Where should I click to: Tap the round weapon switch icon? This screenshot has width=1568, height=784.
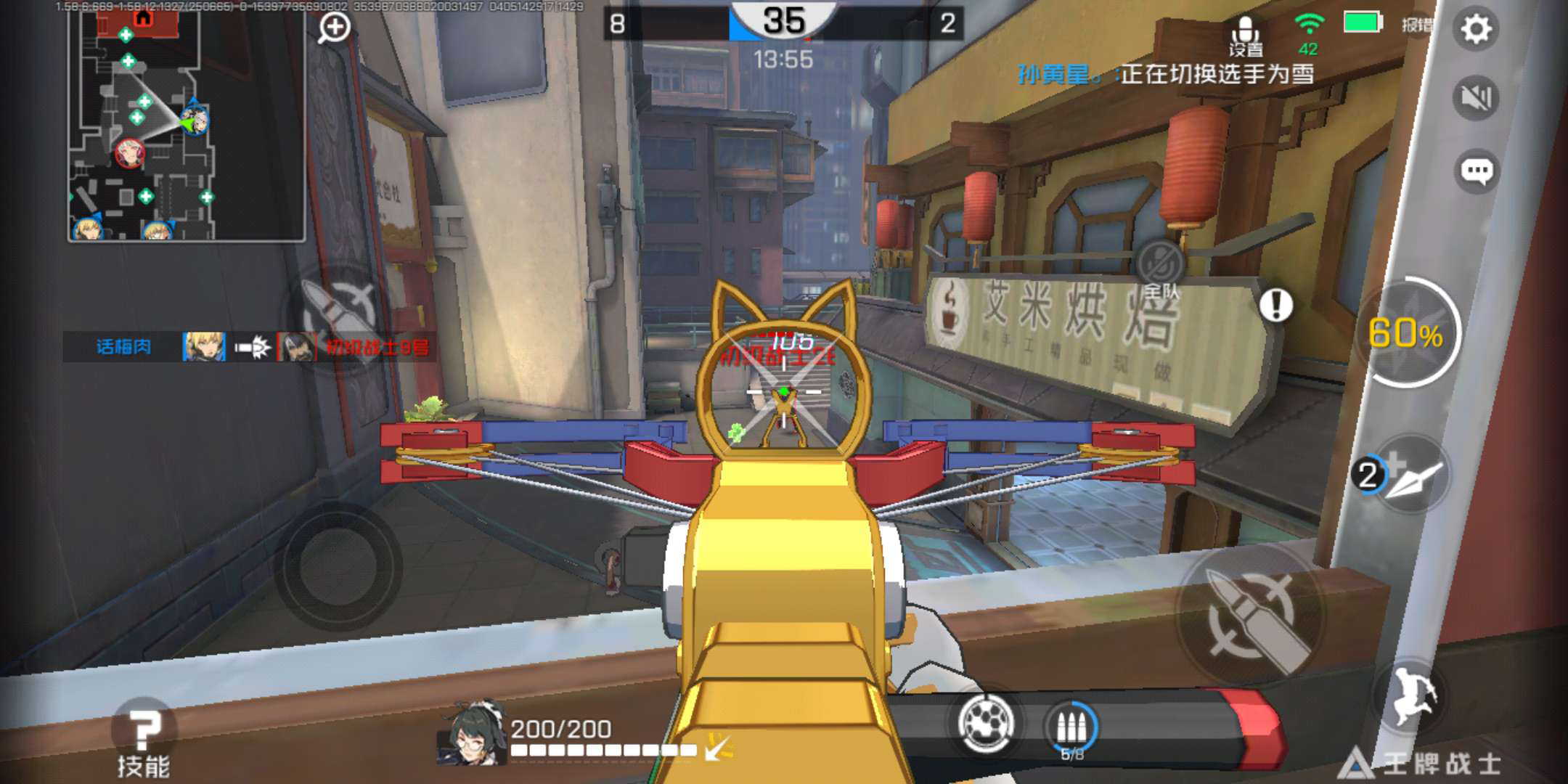(x=986, y=723)
